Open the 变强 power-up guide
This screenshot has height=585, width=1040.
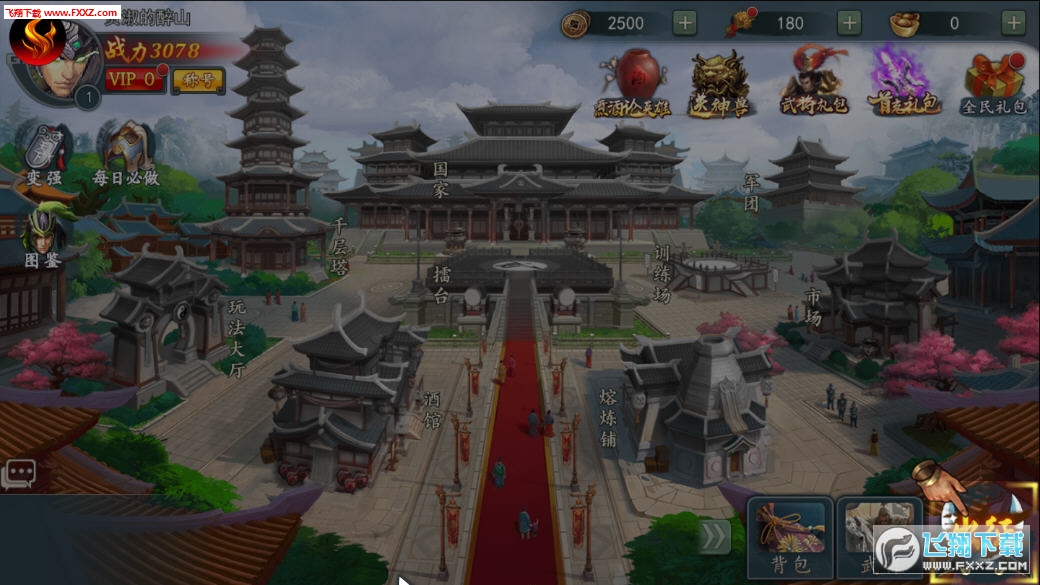(x=45, y=155)
